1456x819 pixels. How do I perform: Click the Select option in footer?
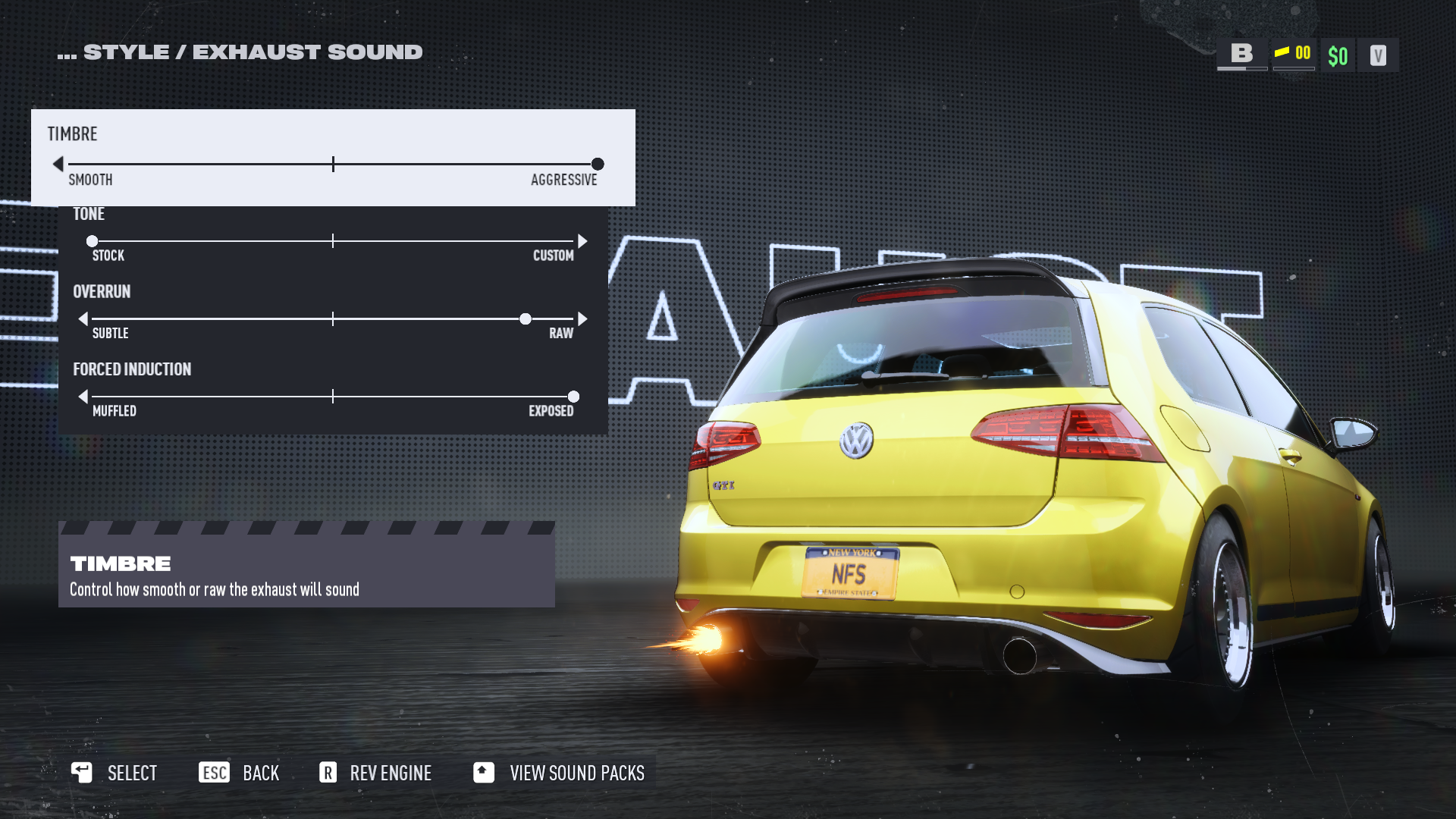[115, 773]
